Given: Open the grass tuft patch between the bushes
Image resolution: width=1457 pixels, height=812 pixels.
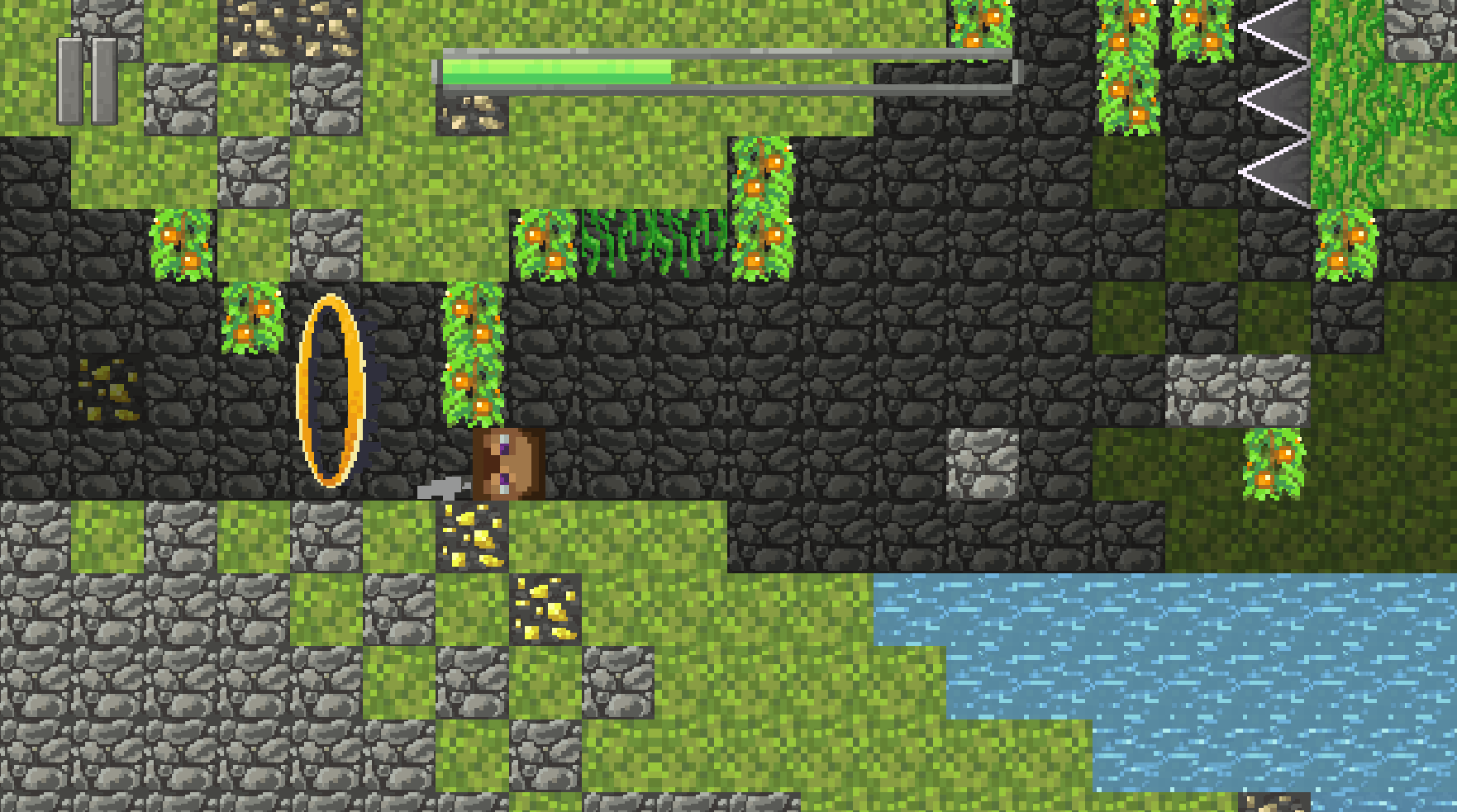Looking at the screenshot, I should point(649,240).
